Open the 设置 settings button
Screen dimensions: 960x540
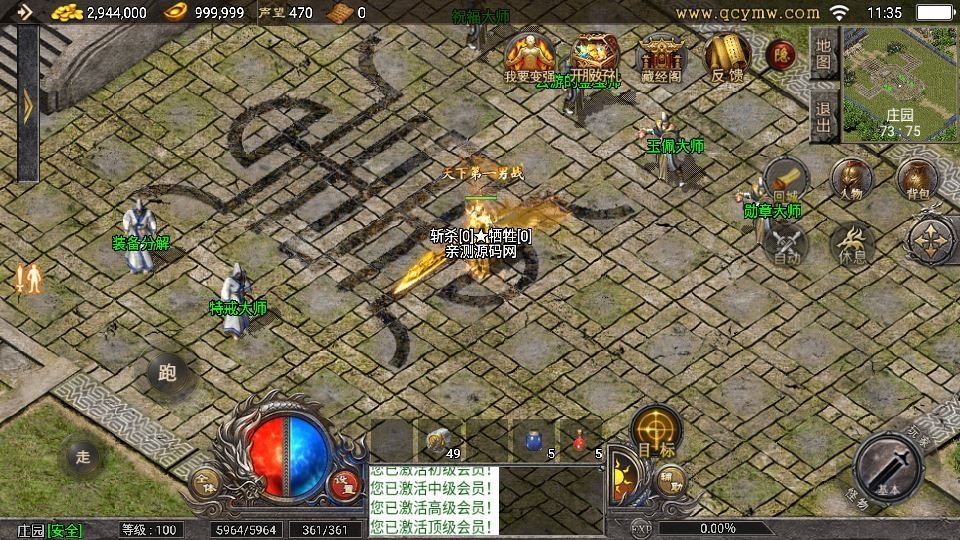(x=345, y=480)
